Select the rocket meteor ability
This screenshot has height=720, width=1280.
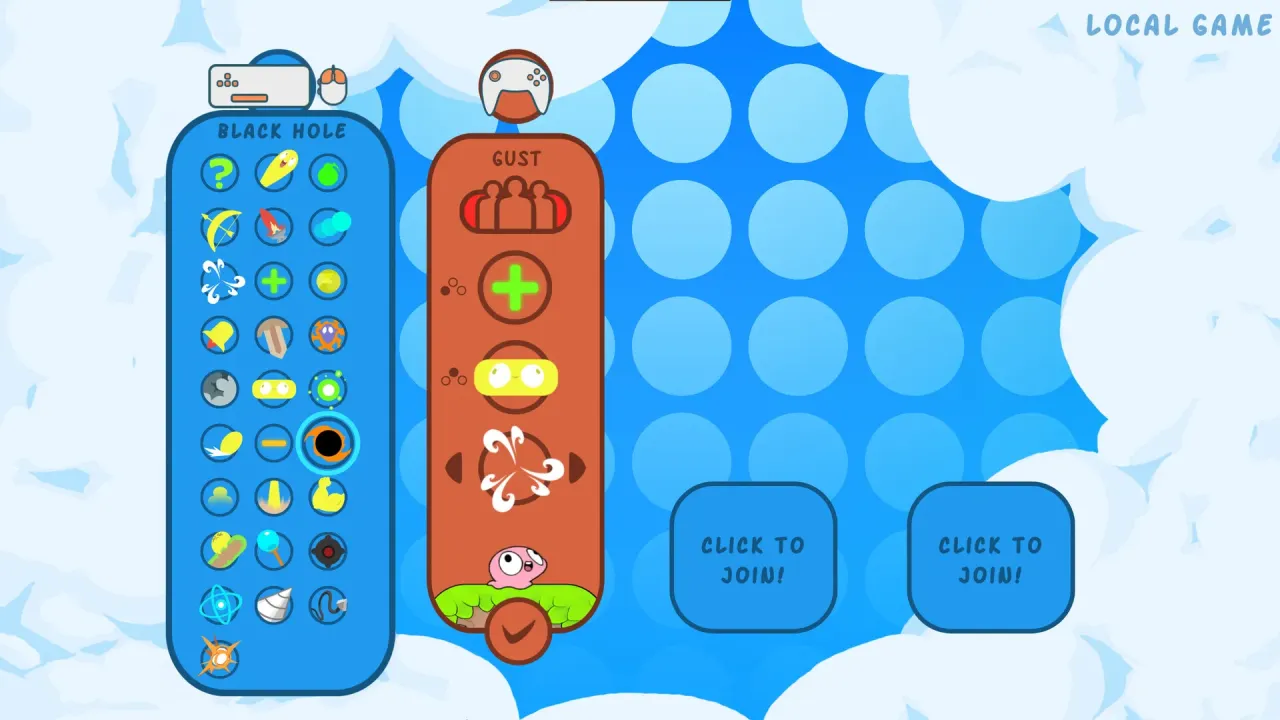pos(274,227)
